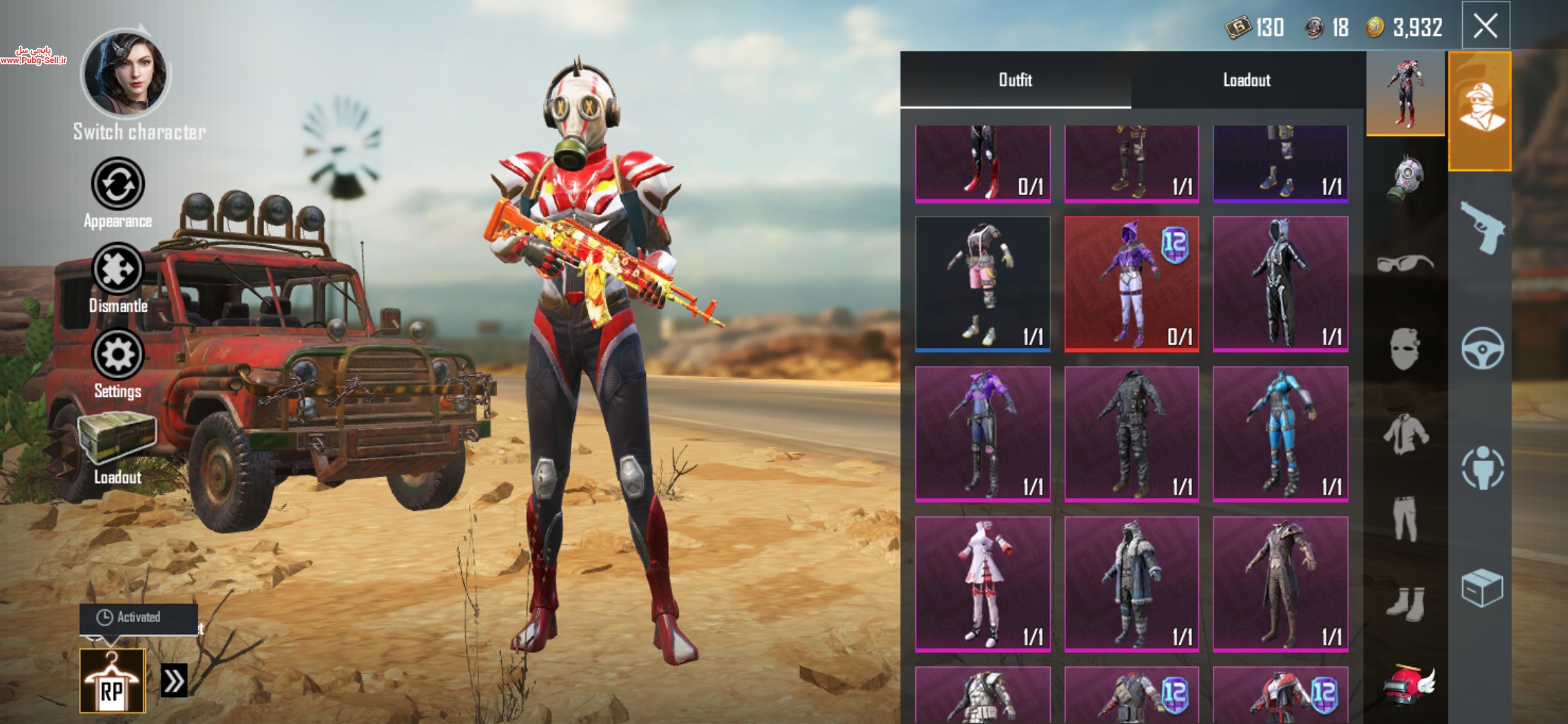Switch to the Loadout tab

click(x=1246, y=80)
